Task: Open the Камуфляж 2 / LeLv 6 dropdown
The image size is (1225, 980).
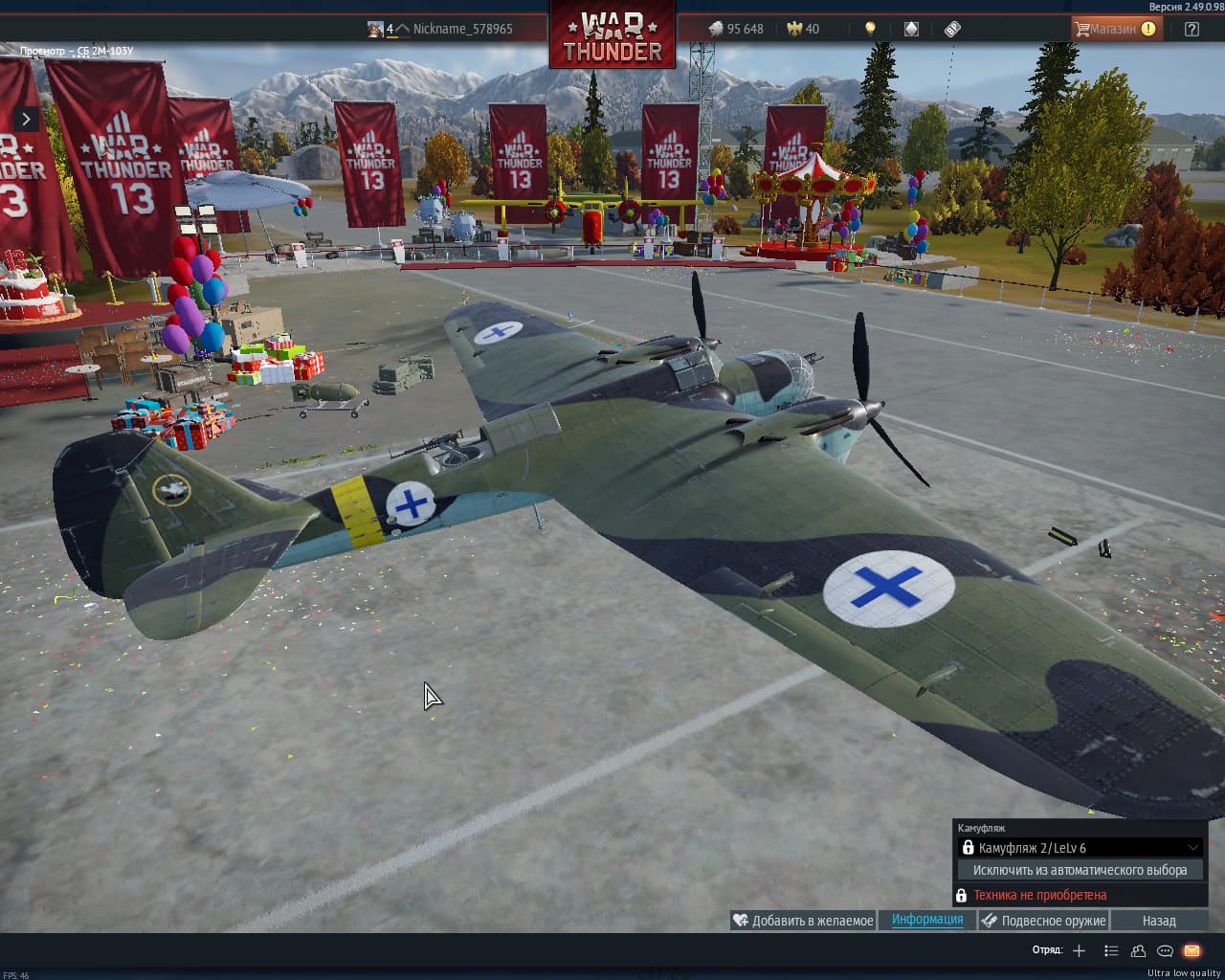Action: pyautogui.click(x=1080, y=848)
